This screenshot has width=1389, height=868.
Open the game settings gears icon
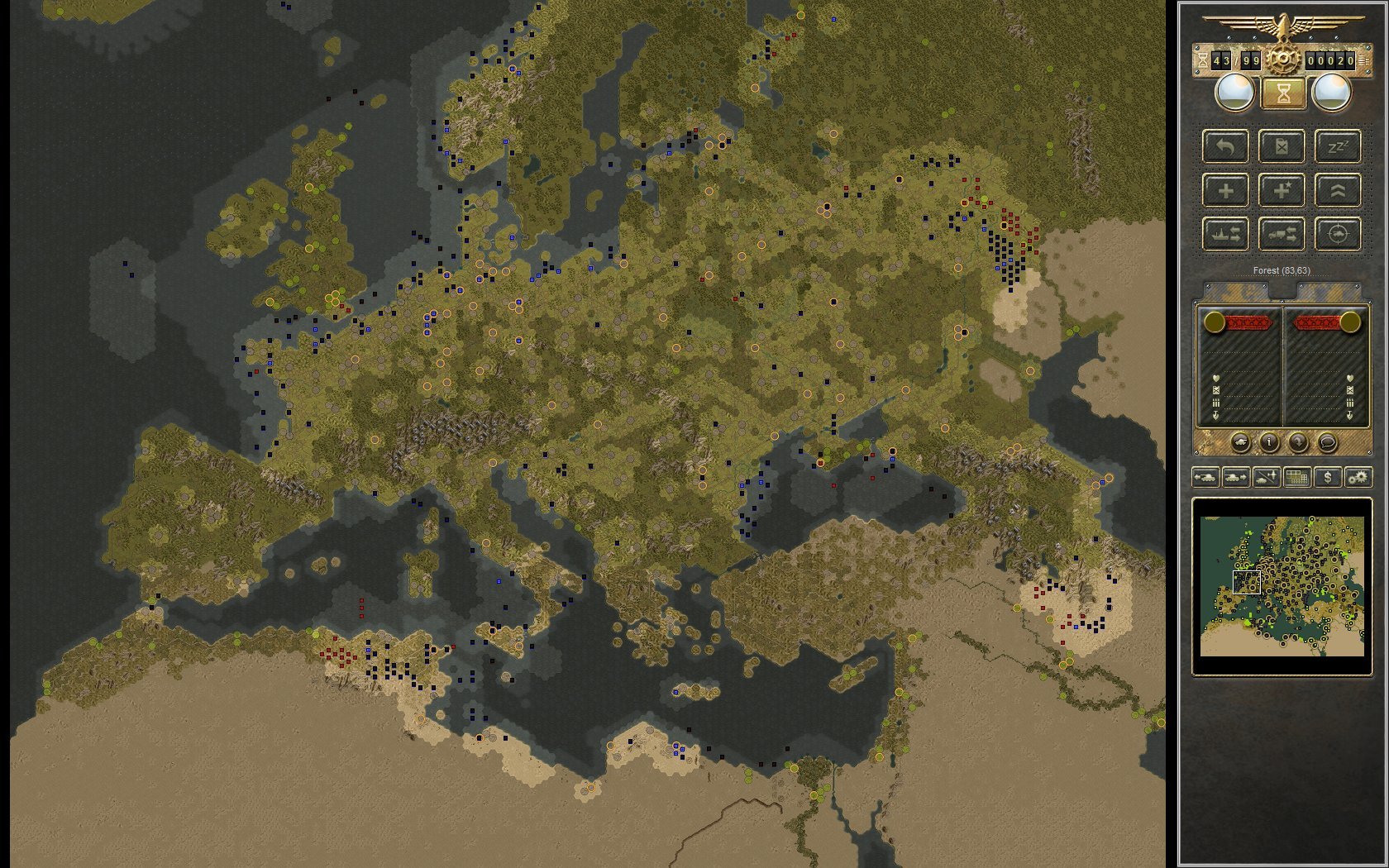pyautogui.click(x=1358, y=477)
